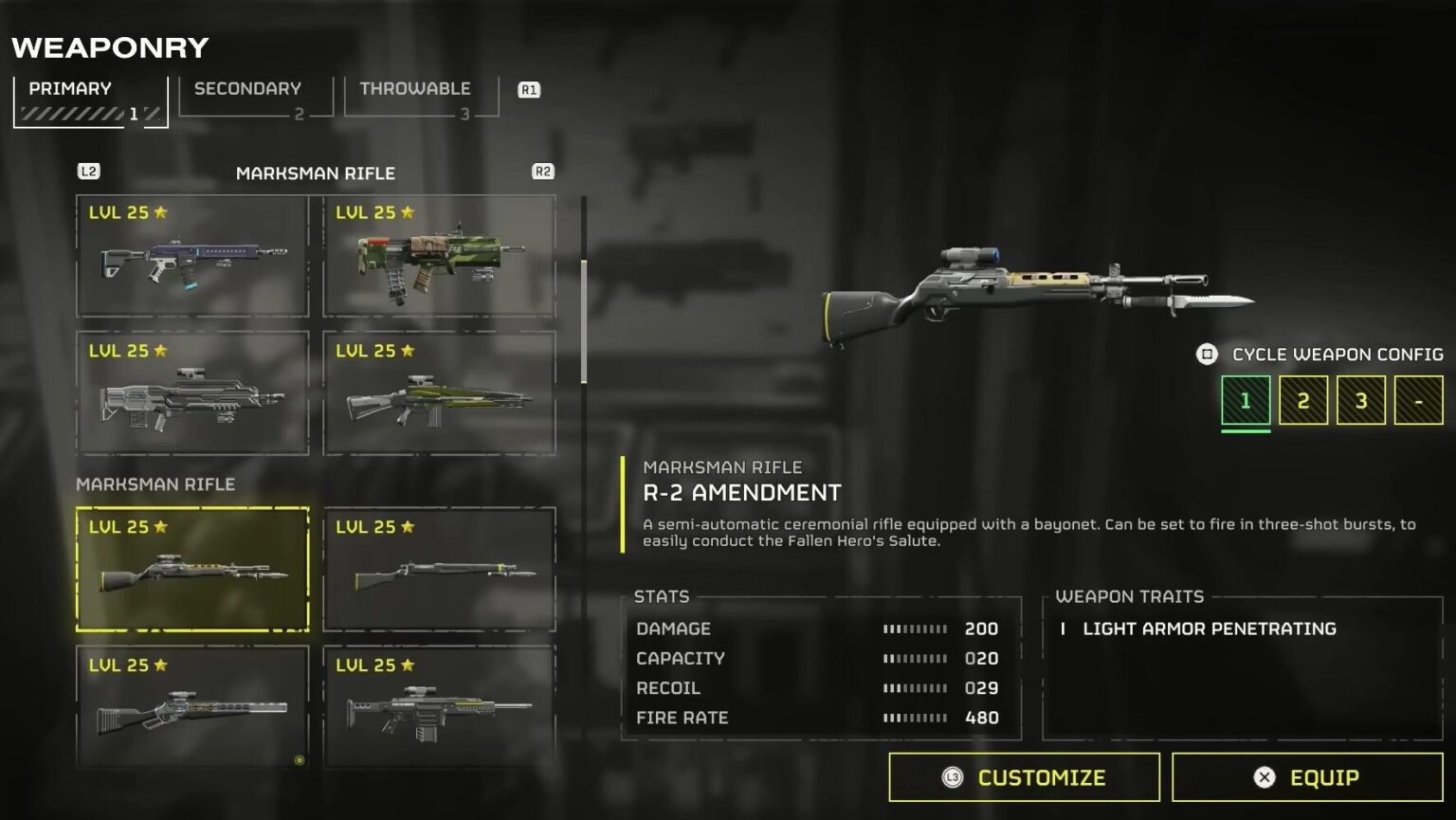The height and width of the screenshot is (820, 1456).
Task: Click the R1 indicator next to Throwable
Action: pos(529,89)
